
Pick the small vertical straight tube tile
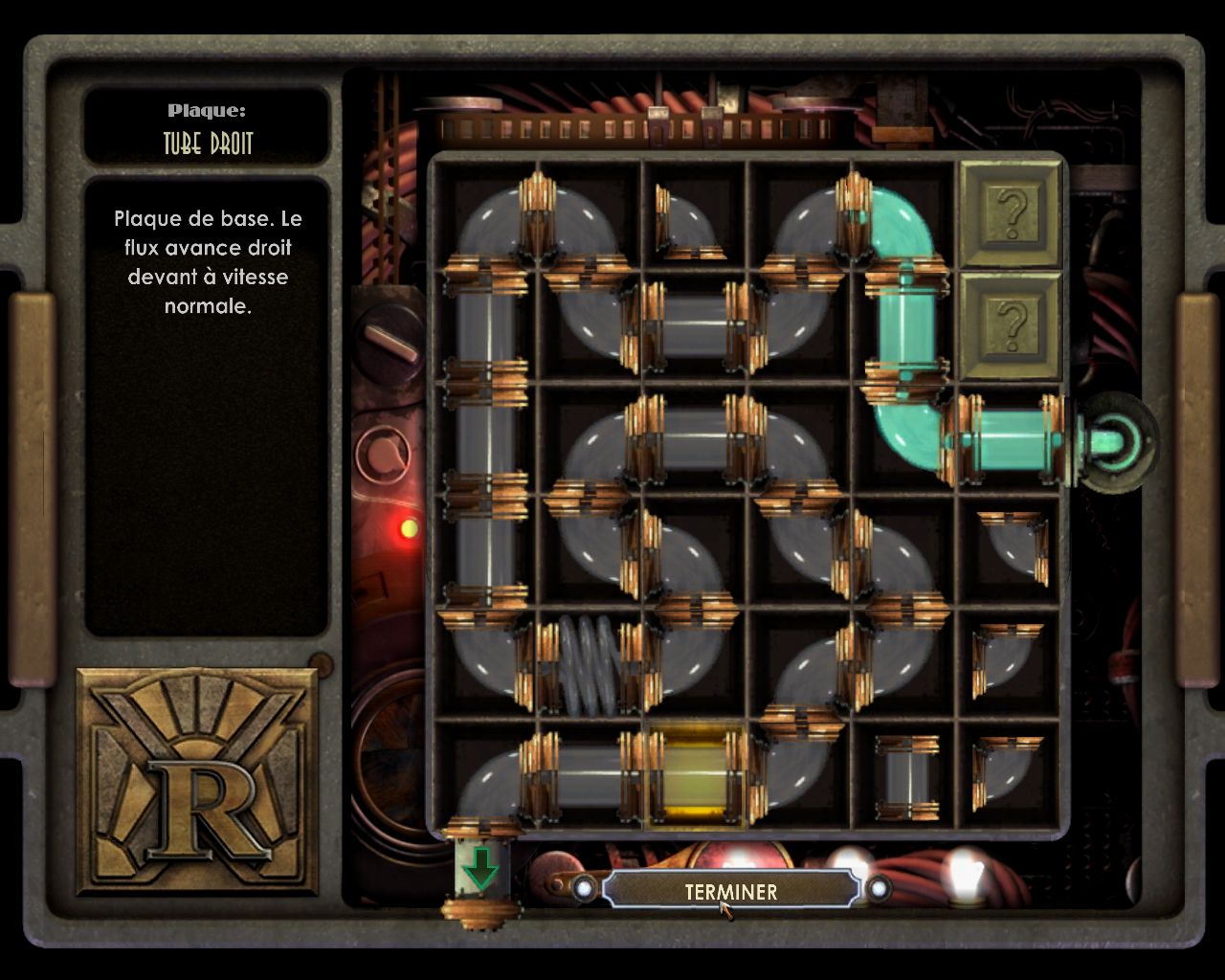pyautogui.click(x=906, y=777)
